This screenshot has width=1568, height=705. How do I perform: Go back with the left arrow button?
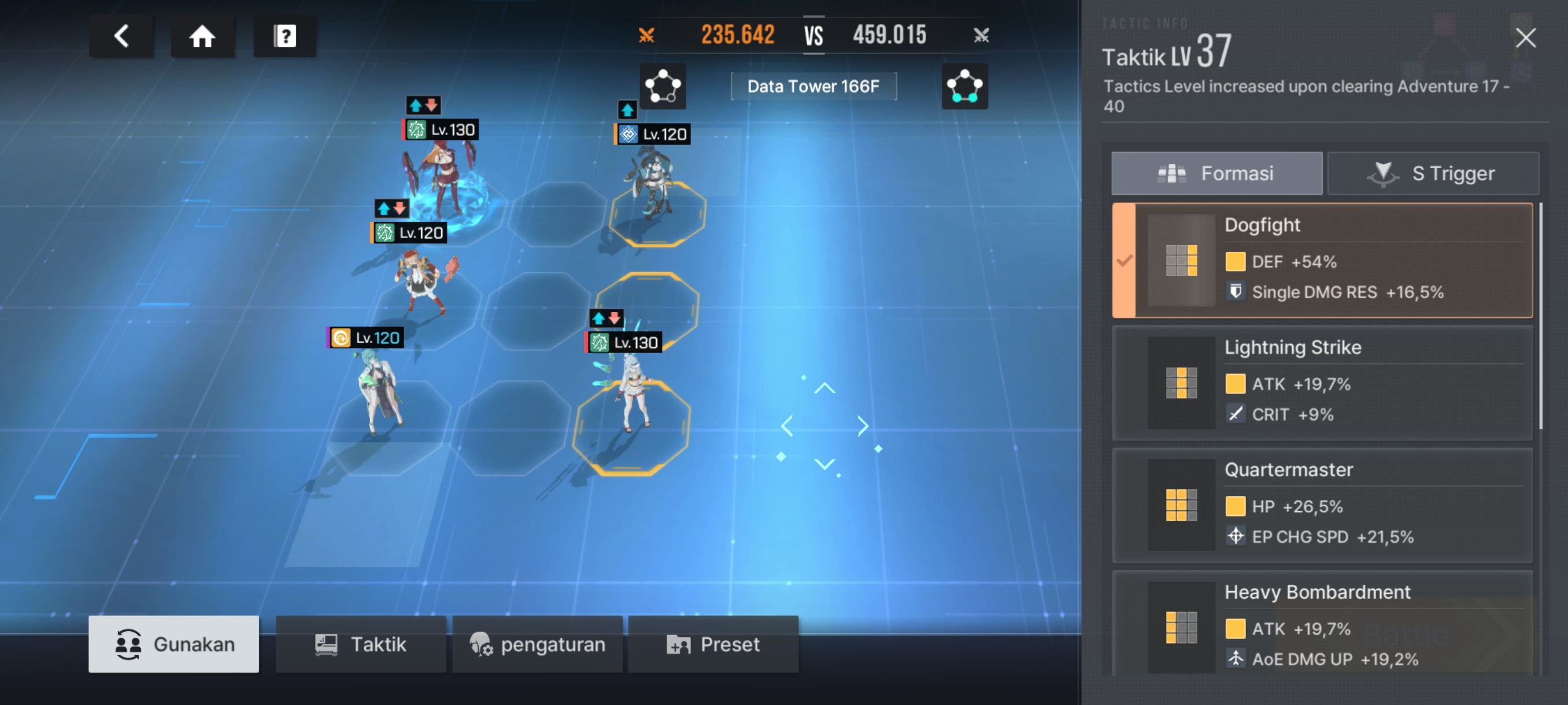[x=121, y=36]
